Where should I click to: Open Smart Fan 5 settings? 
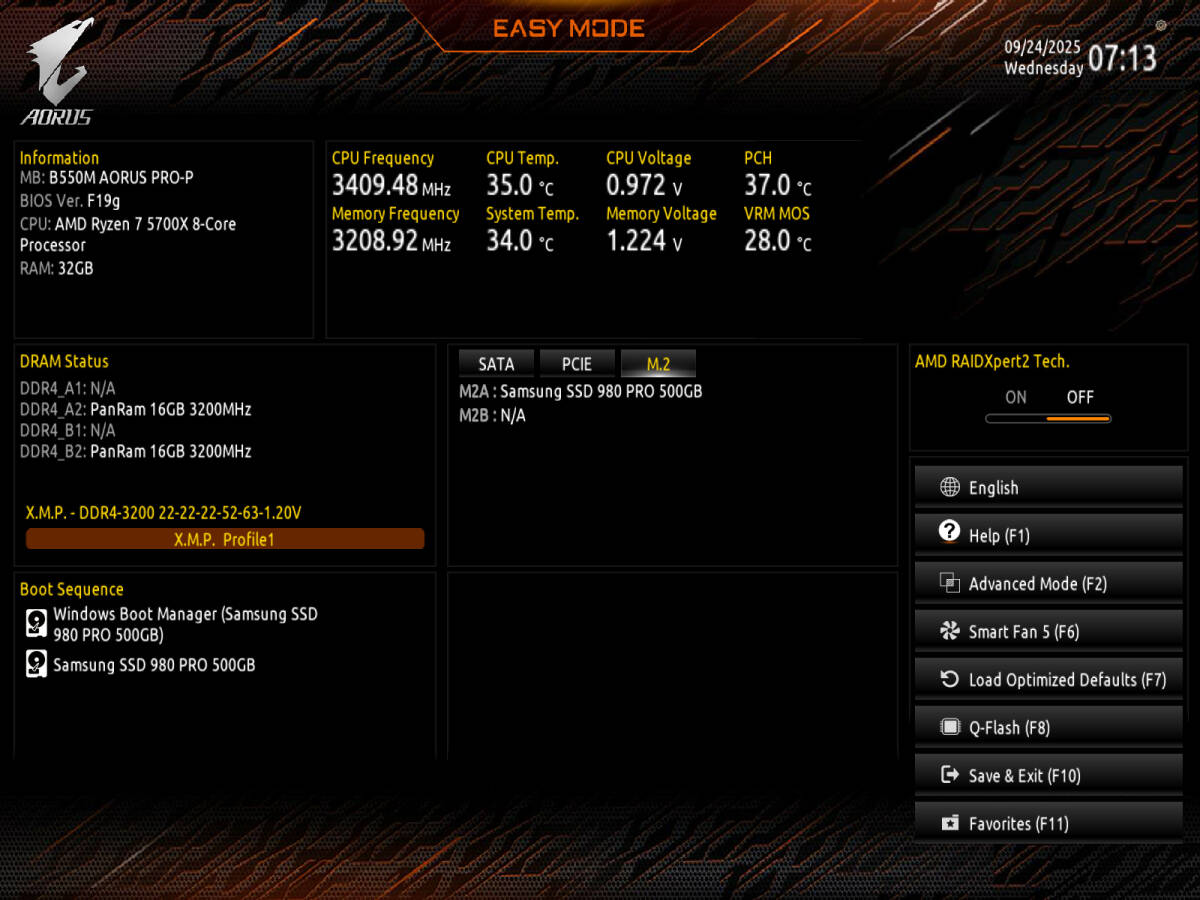(1048, 632)
